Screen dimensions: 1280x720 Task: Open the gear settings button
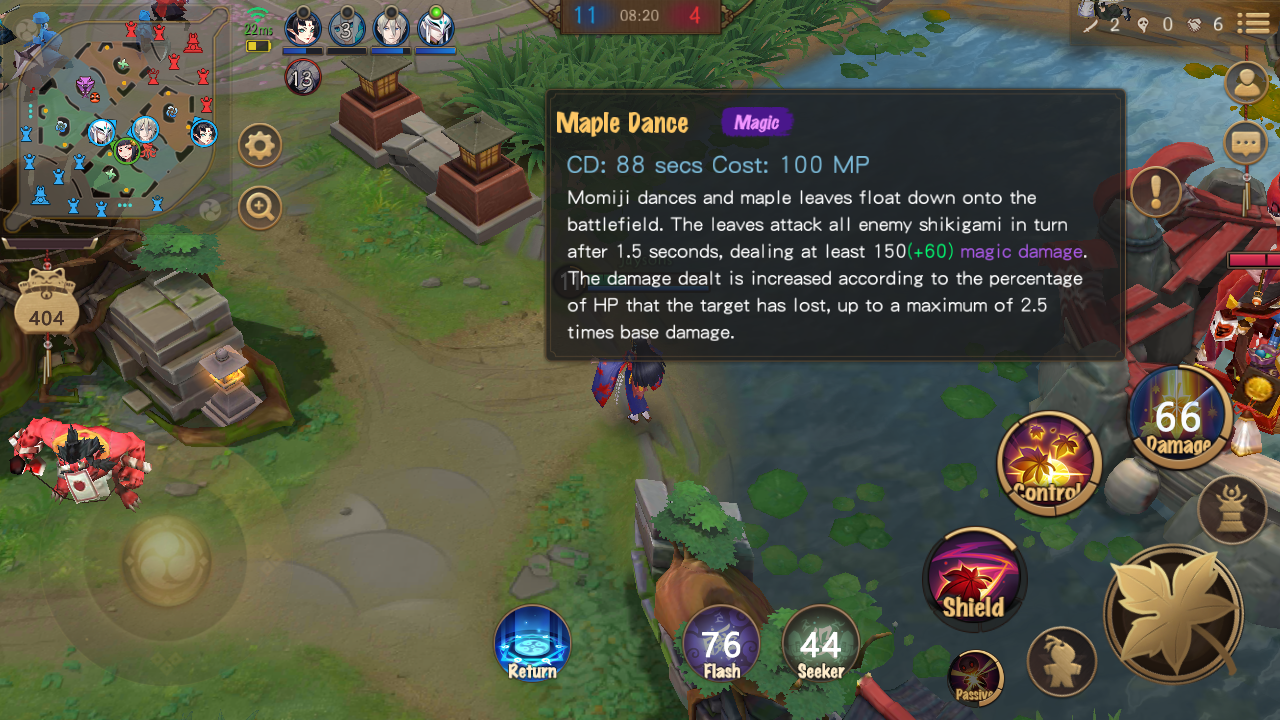pyautogui.click(x=260, y=147)
